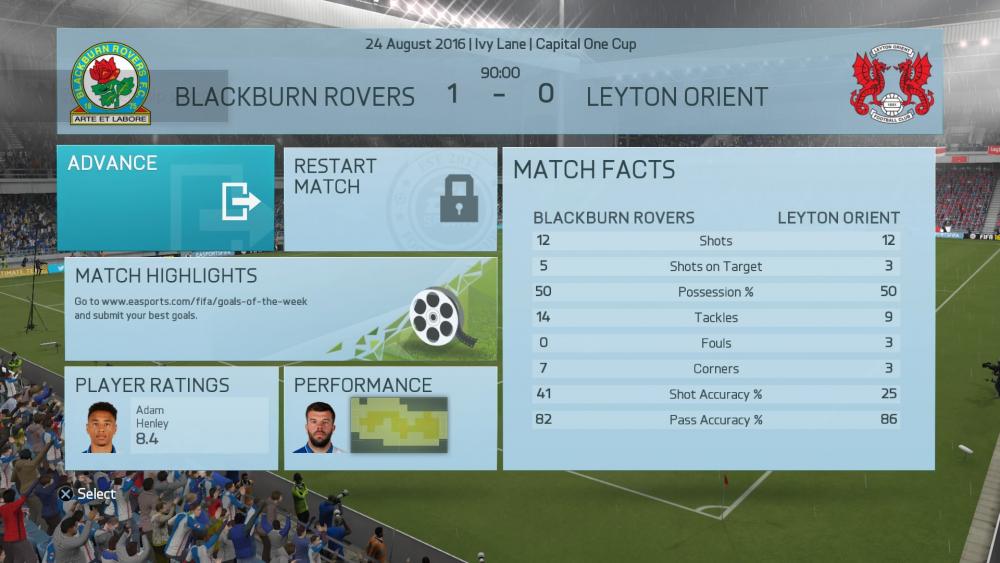
Task: View the Match Facts panel
Action: pyautogui.click(x=718, y=310)
